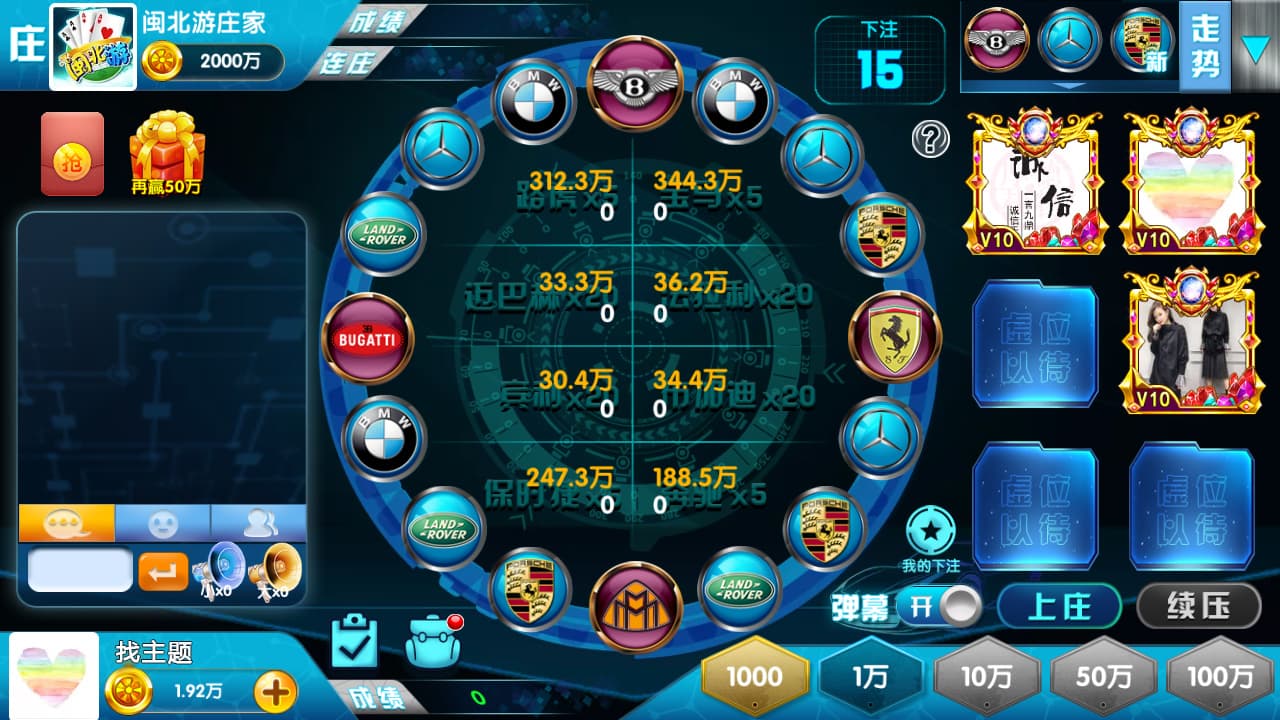Choose the 100万 chip

(x=1220, y=676)
